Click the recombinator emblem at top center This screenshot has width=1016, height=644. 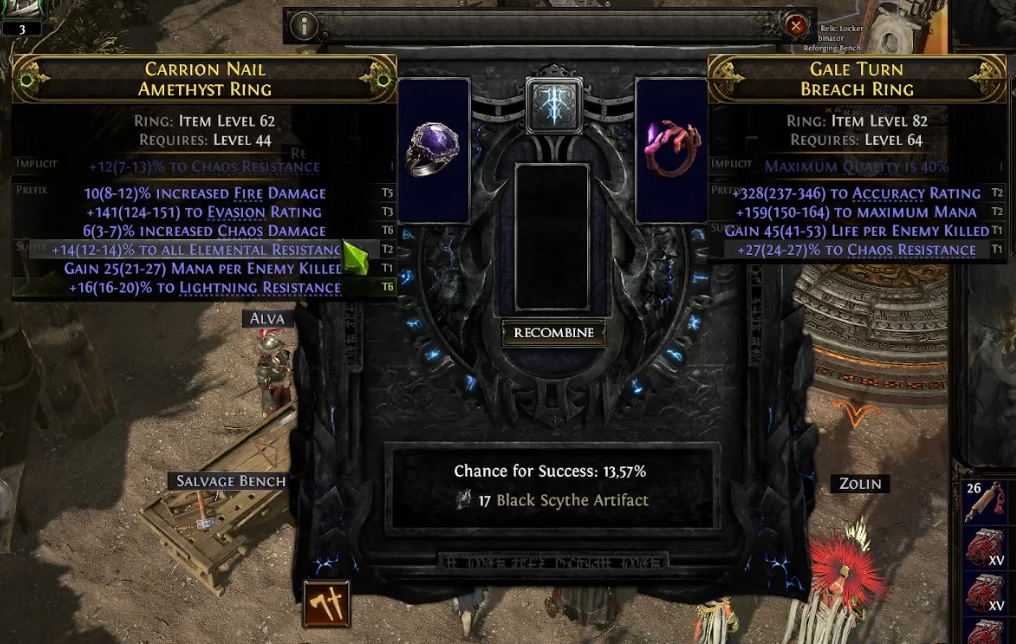553,105
